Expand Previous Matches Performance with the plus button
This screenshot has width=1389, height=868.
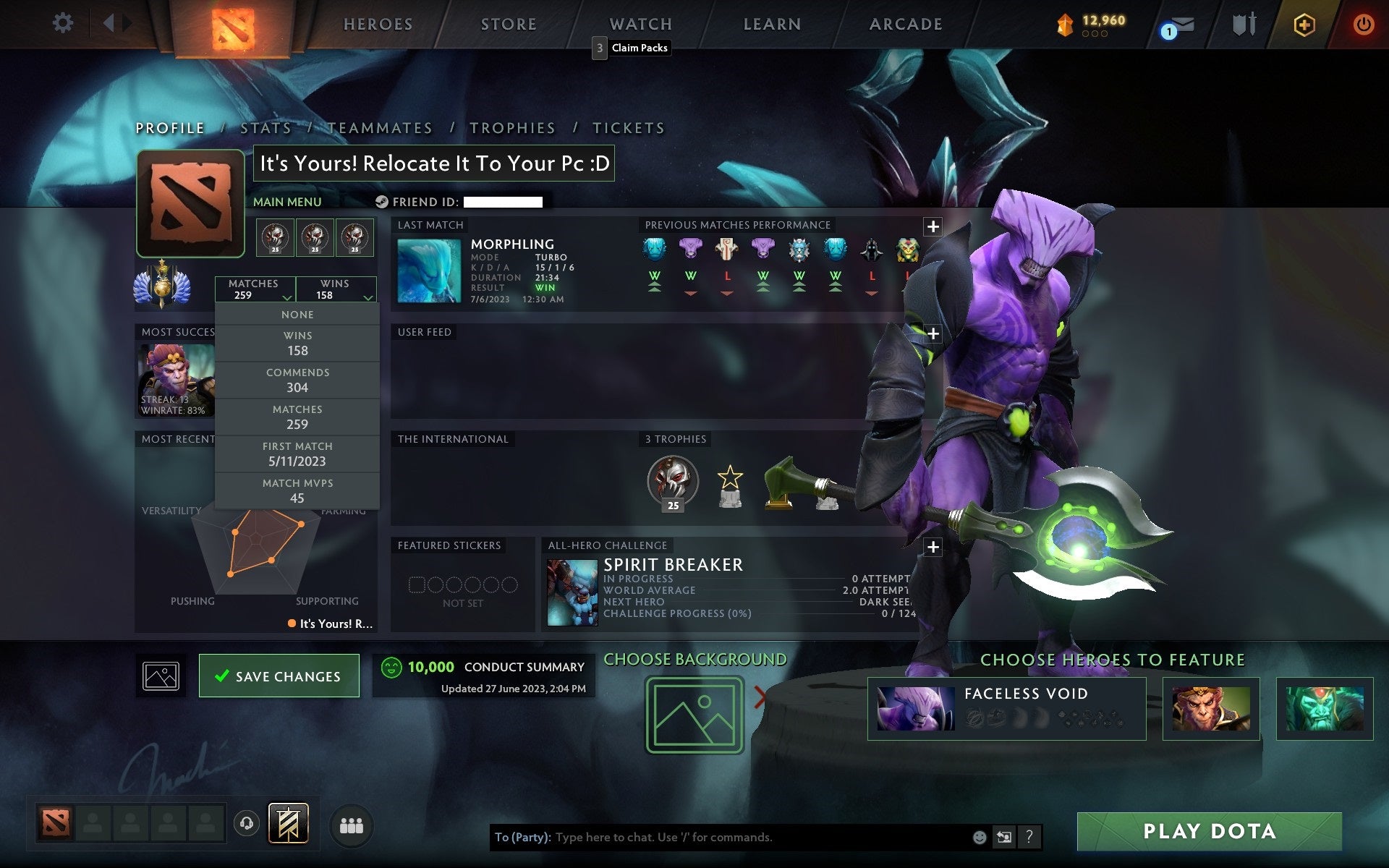tap(933, 225)
